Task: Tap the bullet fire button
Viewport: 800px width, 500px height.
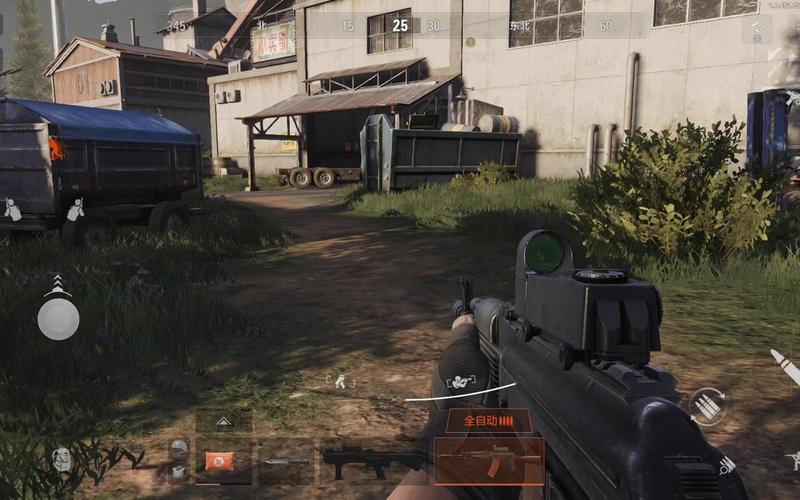Action: 786,366
